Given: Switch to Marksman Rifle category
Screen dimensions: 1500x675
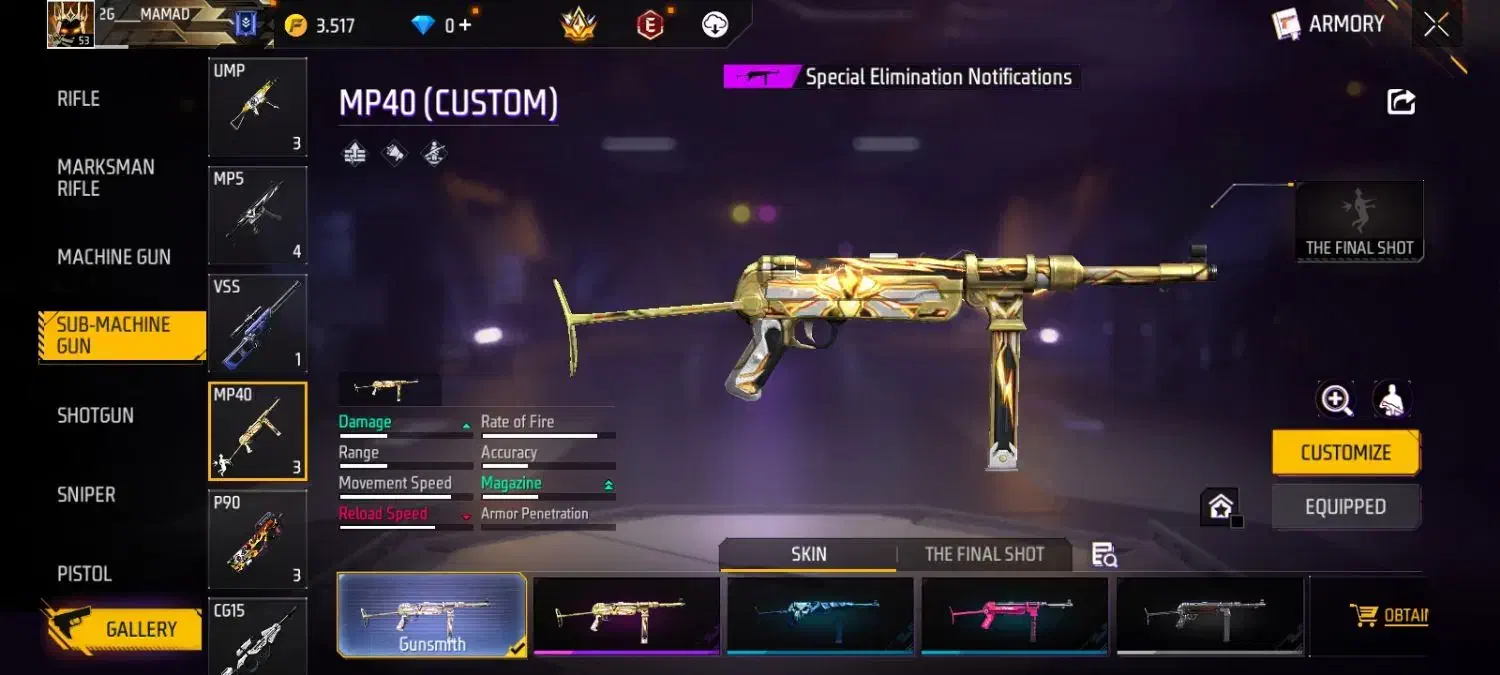Looking at the screenshot, I should click(105, 178).
